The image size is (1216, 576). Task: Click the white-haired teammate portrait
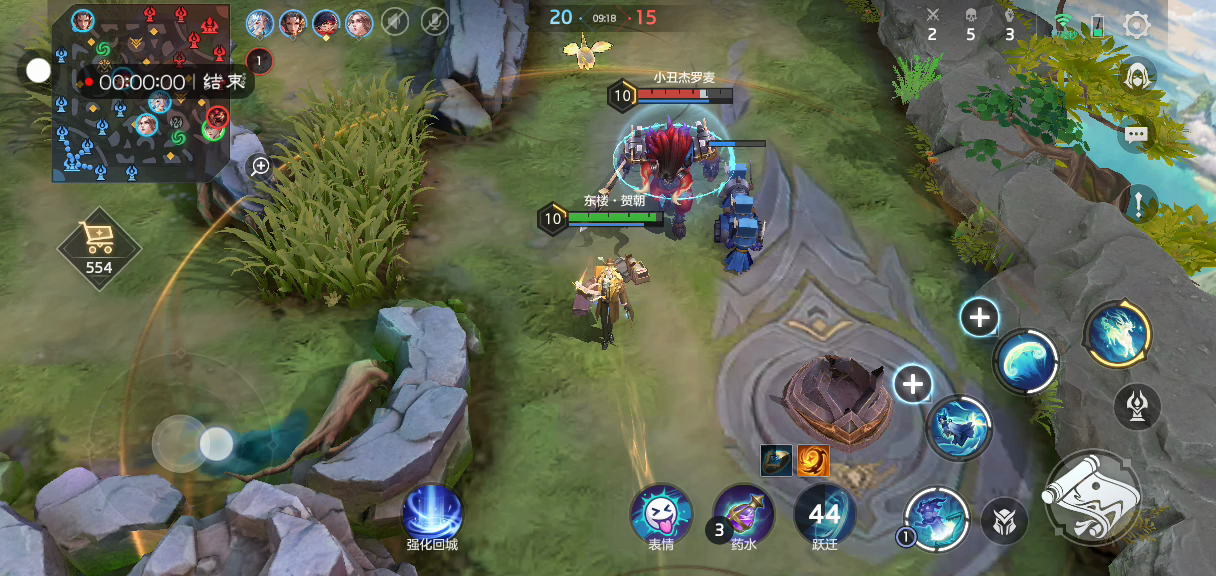click(259, 21)
